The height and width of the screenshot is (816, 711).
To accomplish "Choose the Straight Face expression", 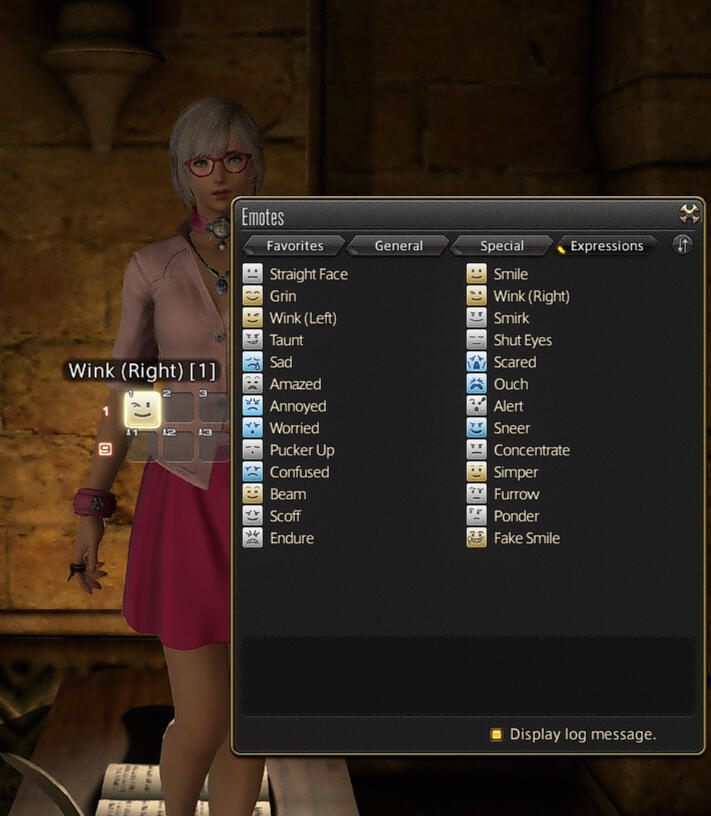I will (x=308, y=274).
